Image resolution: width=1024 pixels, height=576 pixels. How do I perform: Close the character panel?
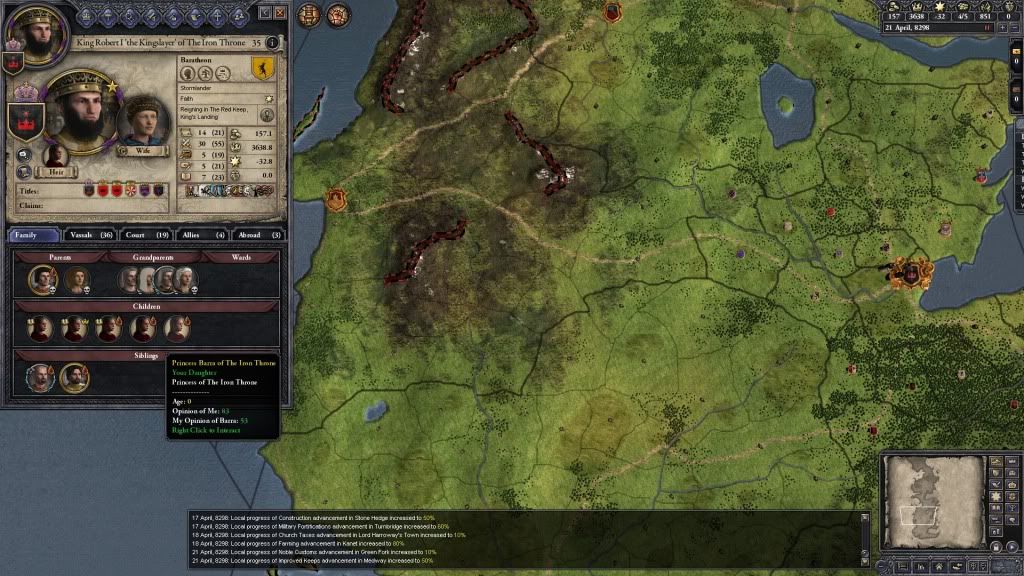point(280,13)
